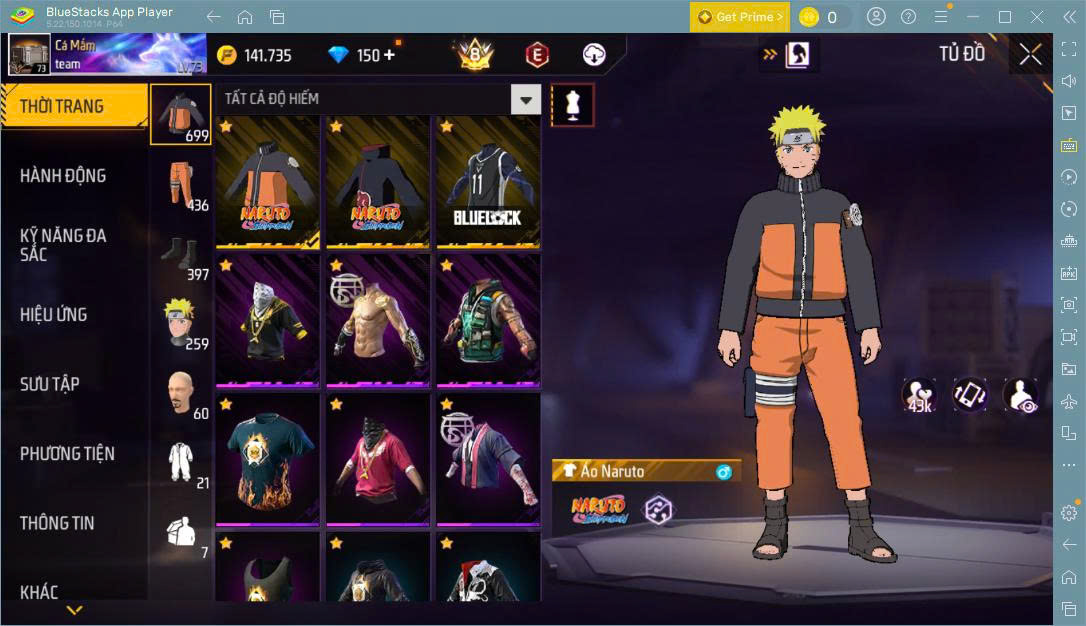This screenshot has width=1086, height=626.
Task: Click the BlueStacks Get Prime button
Action: 739,17
